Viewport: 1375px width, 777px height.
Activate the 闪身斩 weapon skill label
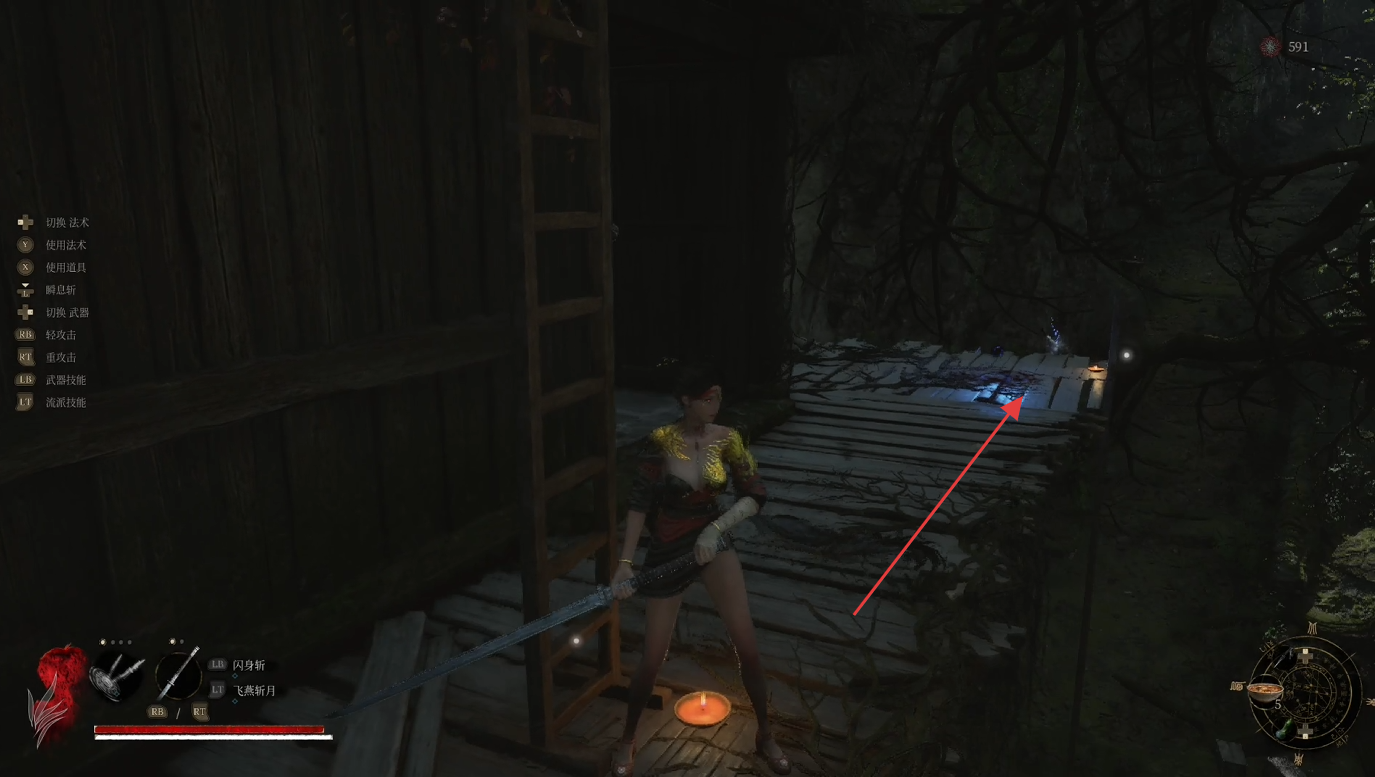[249, 665]
